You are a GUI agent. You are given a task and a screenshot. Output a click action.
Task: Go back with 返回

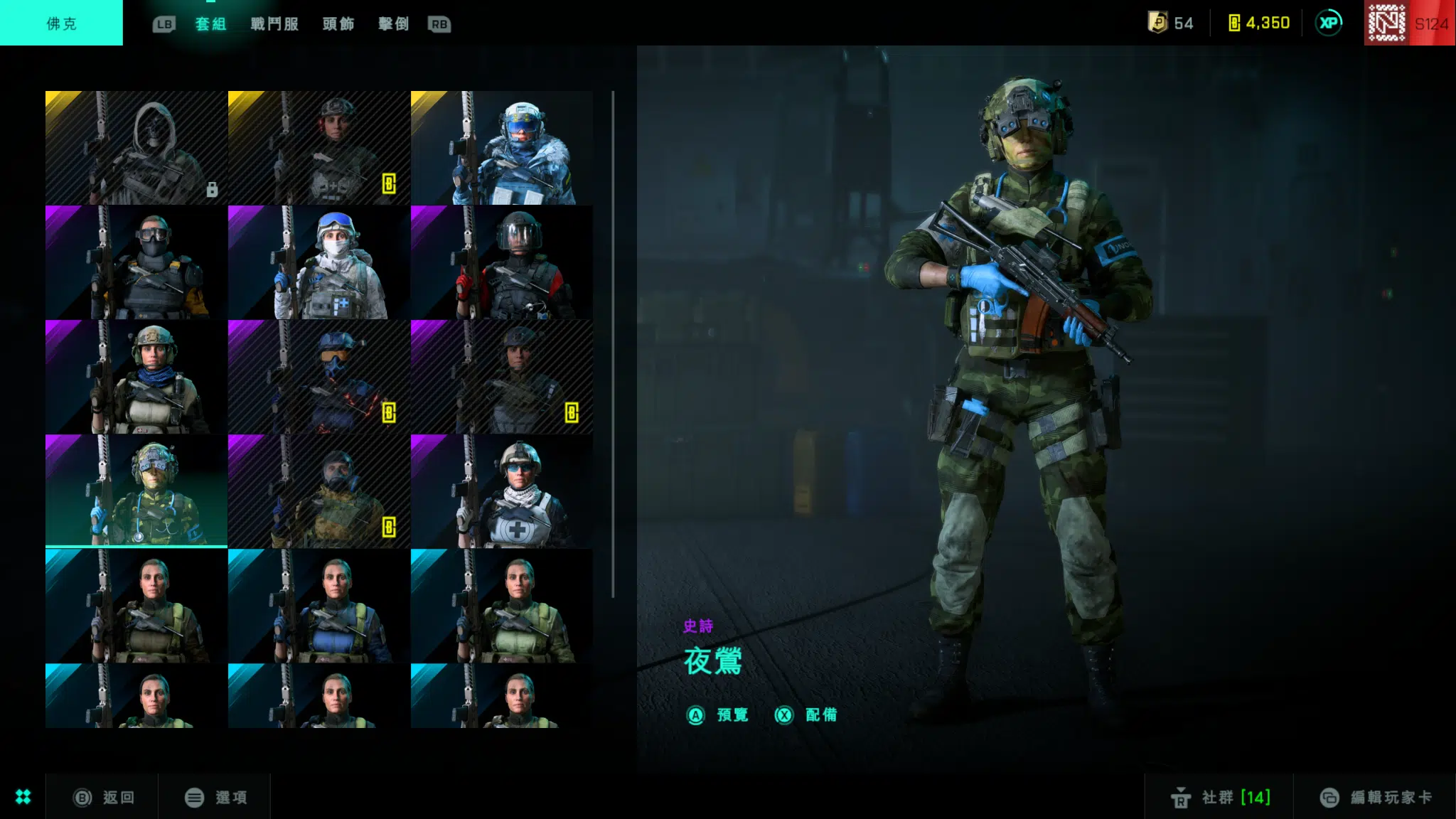coord(105,798)
